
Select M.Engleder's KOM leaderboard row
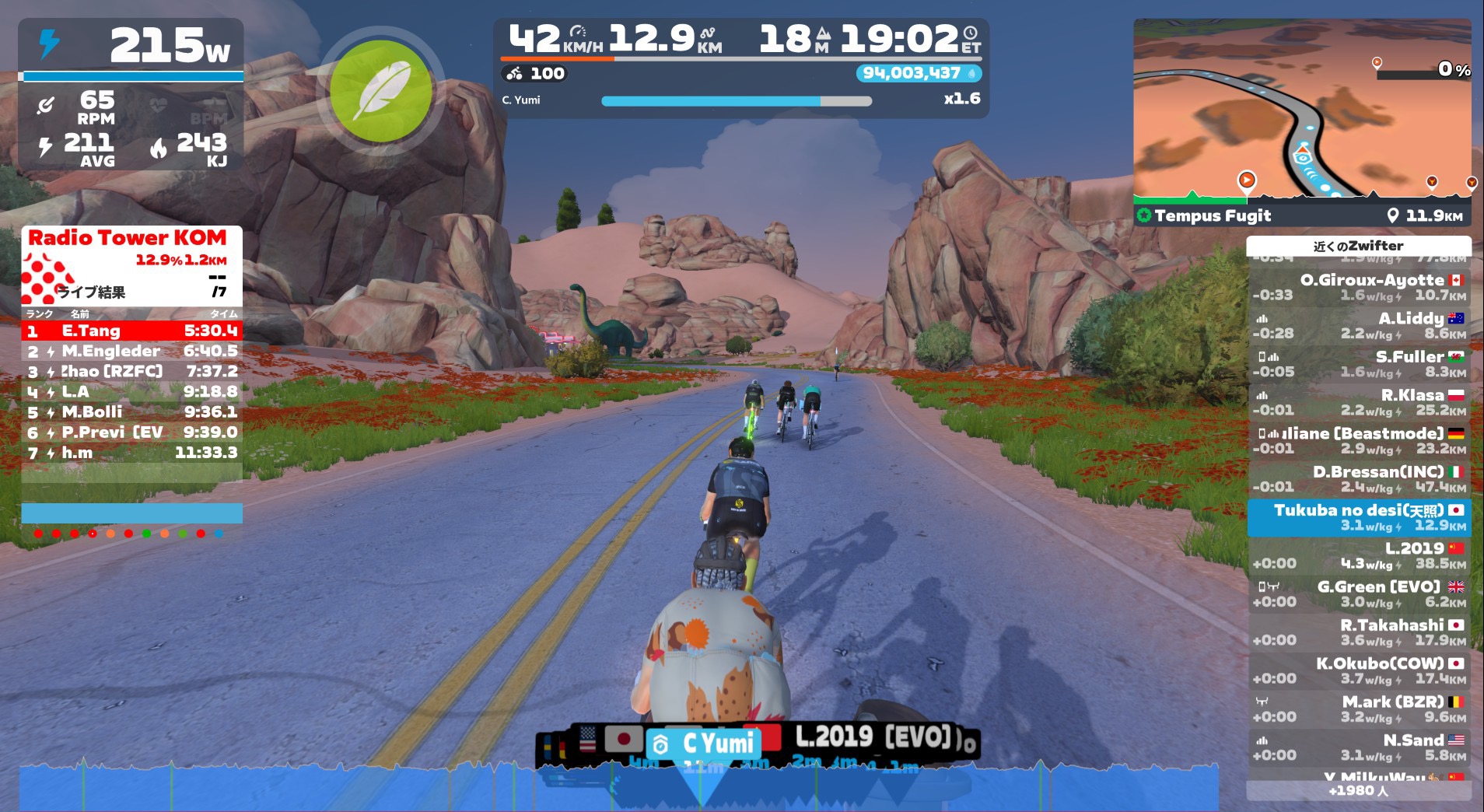tap(131, 352)
